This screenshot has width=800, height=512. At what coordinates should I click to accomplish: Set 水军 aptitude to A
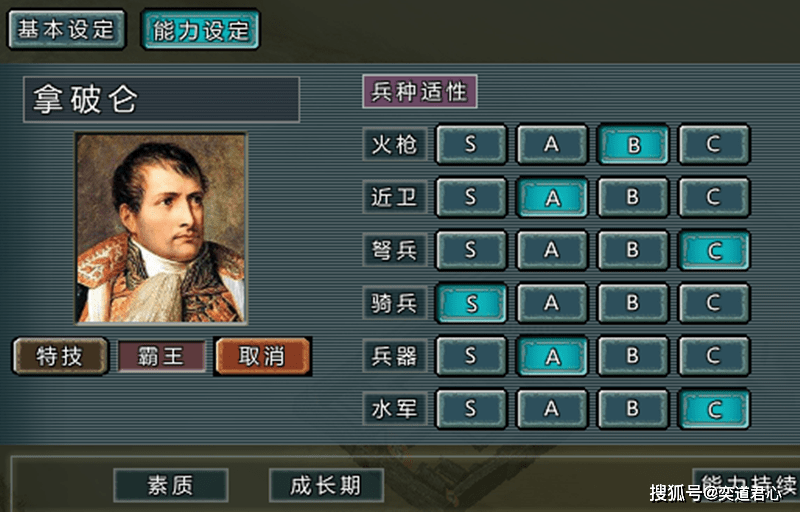[551, 408]
